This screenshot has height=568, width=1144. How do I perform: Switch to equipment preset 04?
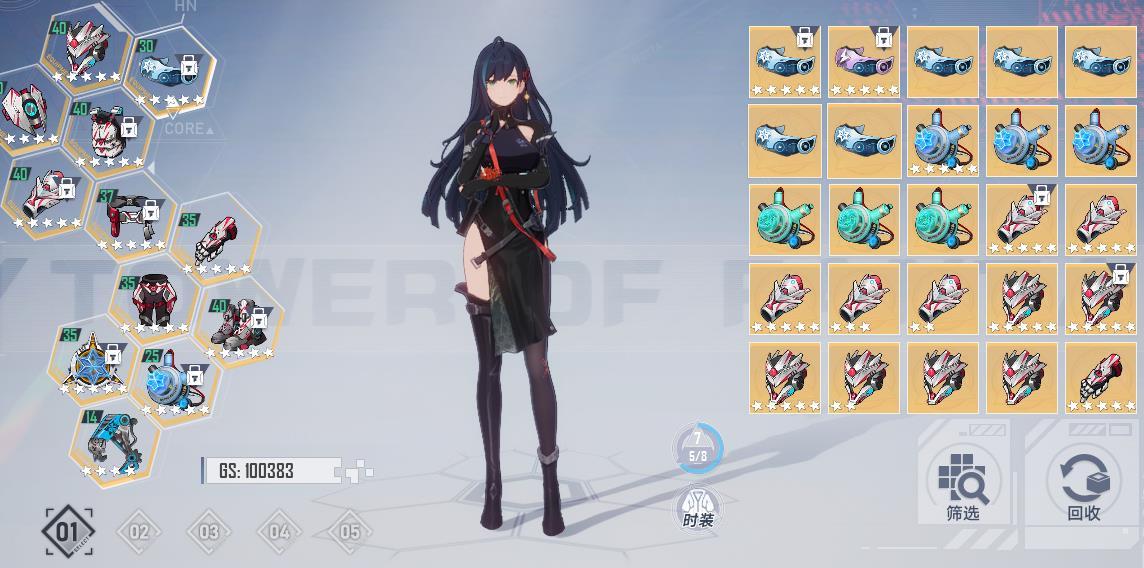[x=279, y=531]
